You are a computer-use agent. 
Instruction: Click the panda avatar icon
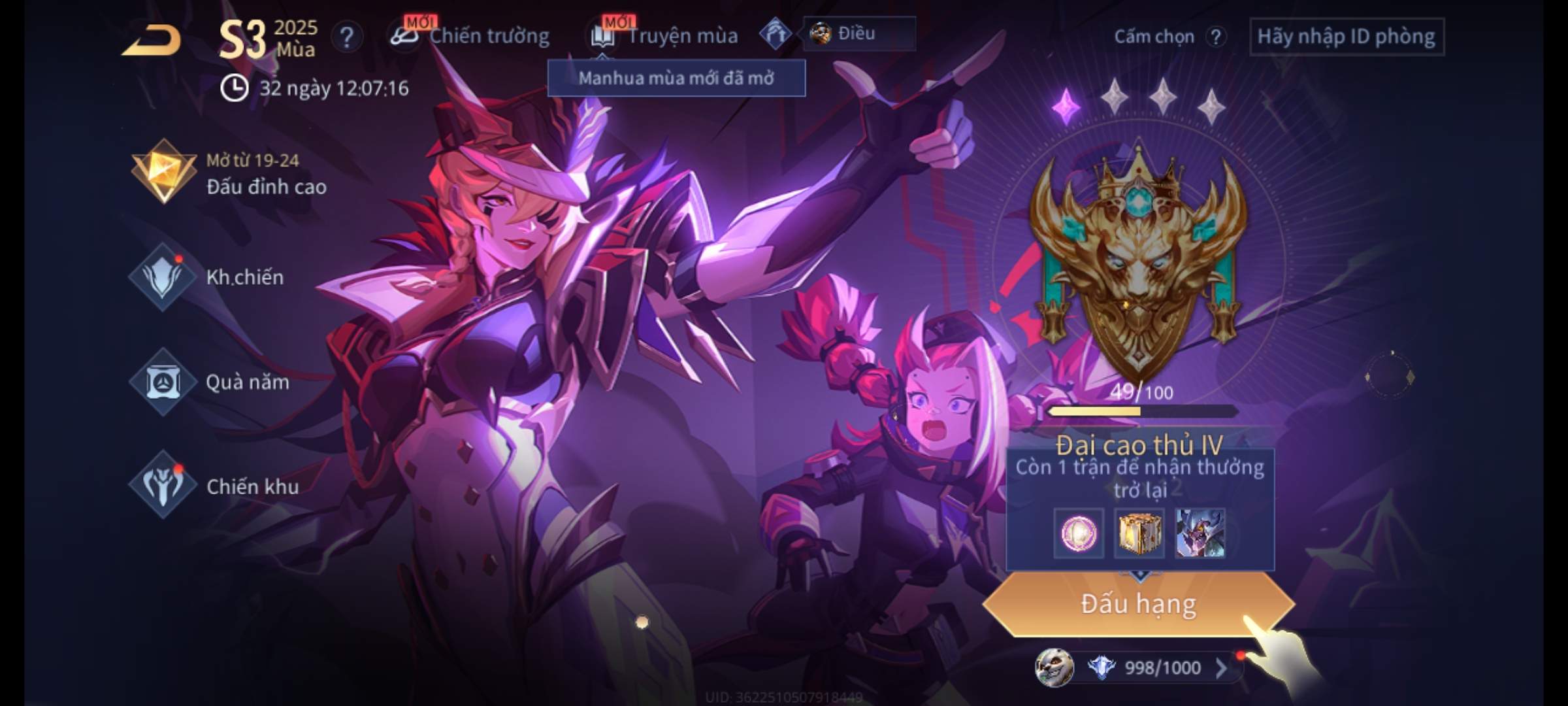coord(1054,667)
